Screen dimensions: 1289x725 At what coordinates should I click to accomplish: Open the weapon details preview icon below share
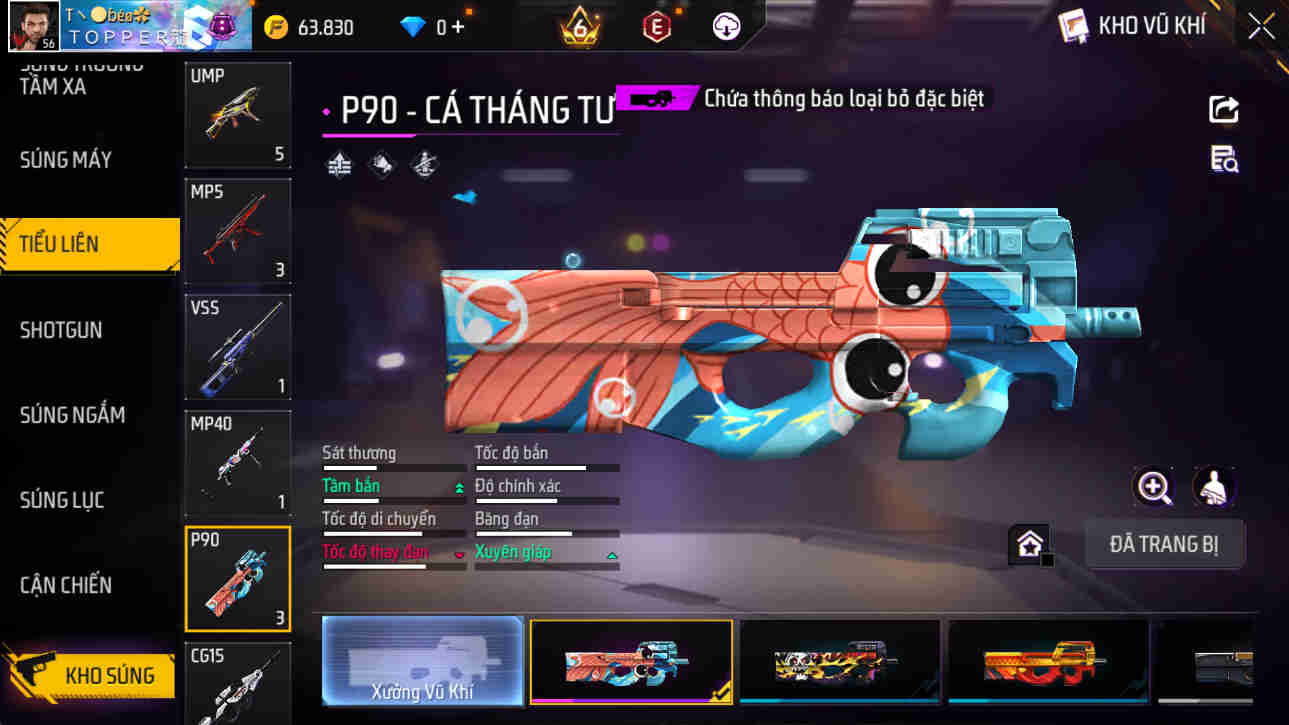click(x=1225, y=160)
